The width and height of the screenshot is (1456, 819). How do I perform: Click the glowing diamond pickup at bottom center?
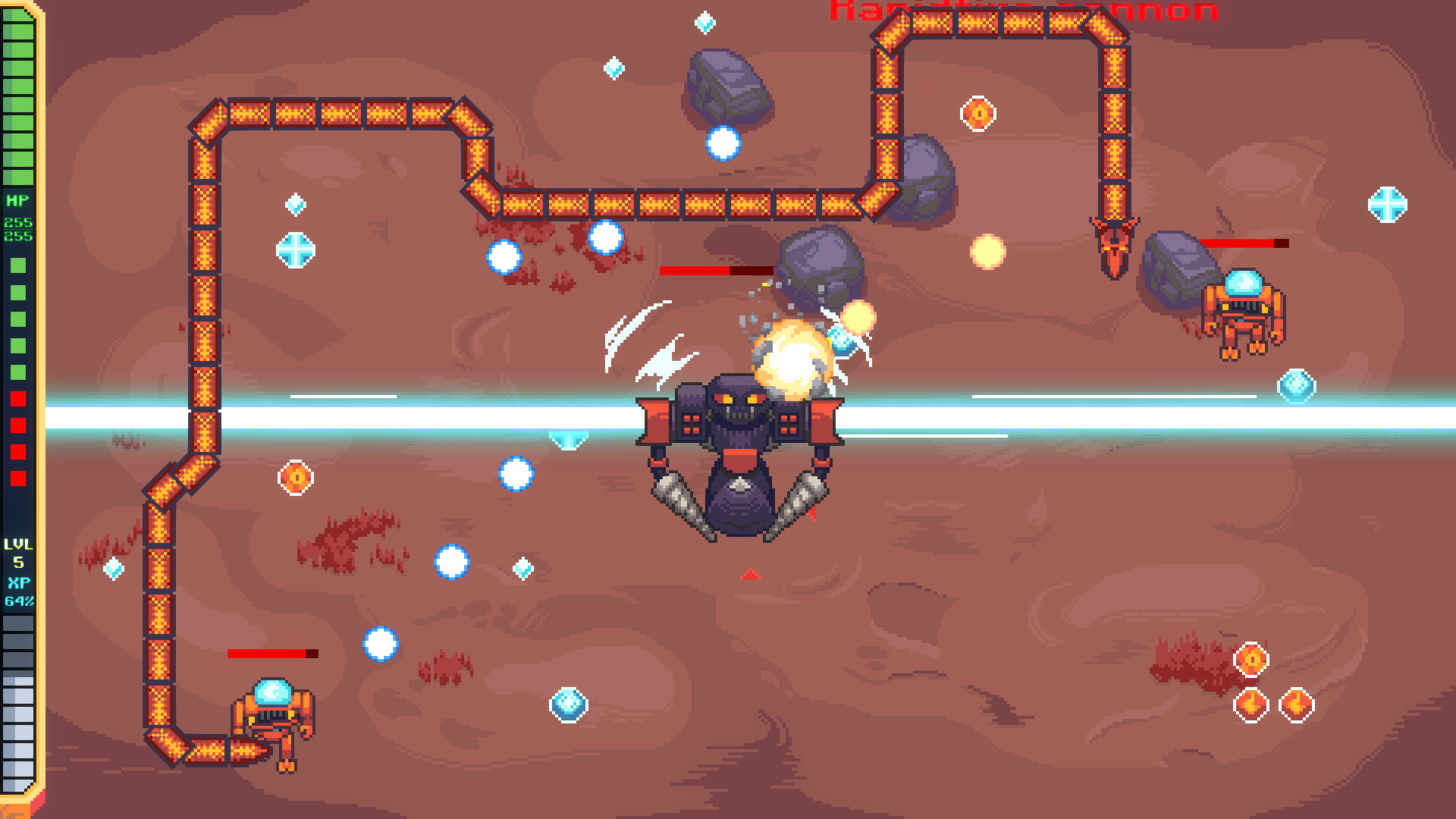pyautogui.click(x=569, y=704)
